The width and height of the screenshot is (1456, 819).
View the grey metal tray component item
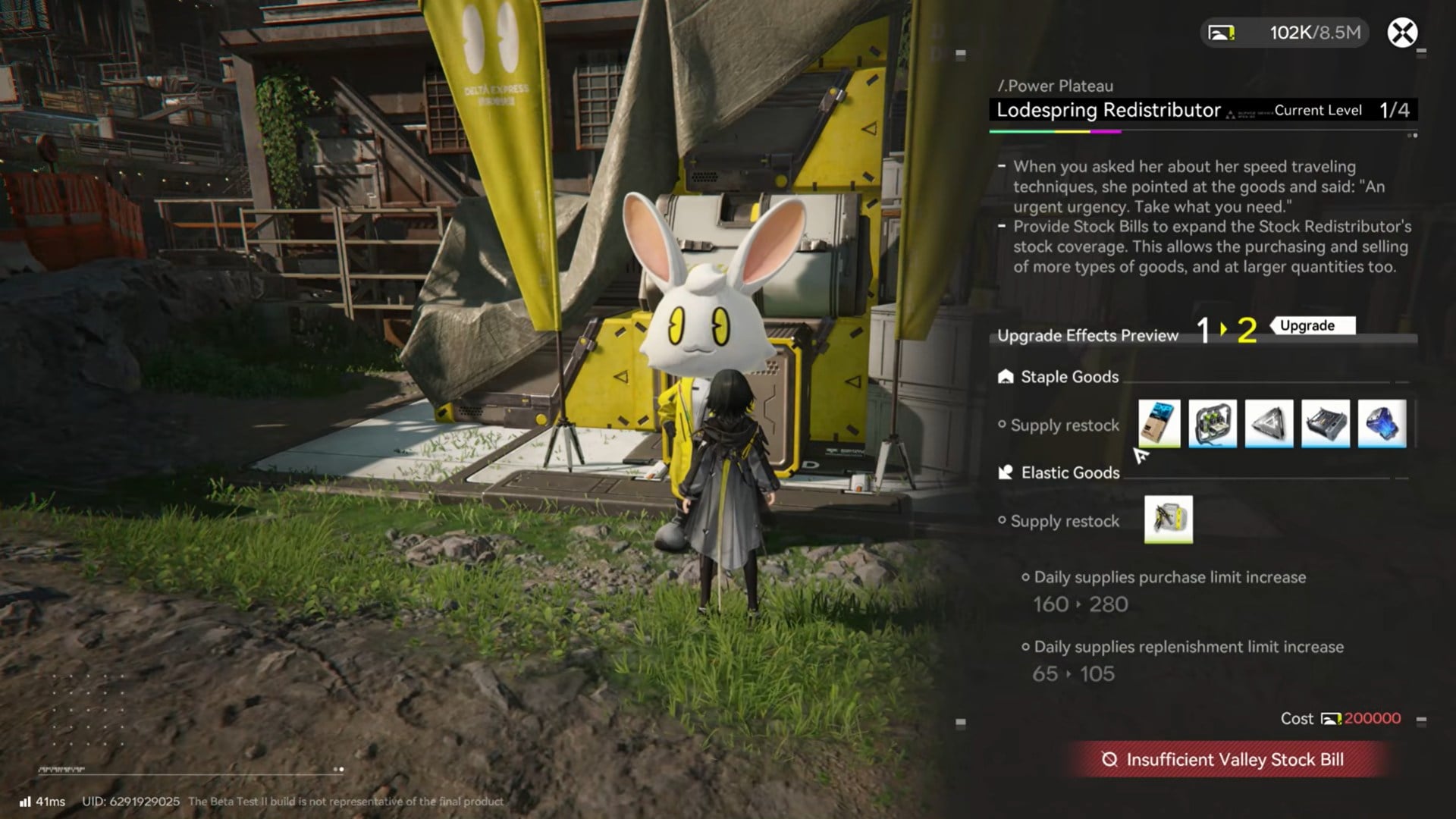[1326, 423]
